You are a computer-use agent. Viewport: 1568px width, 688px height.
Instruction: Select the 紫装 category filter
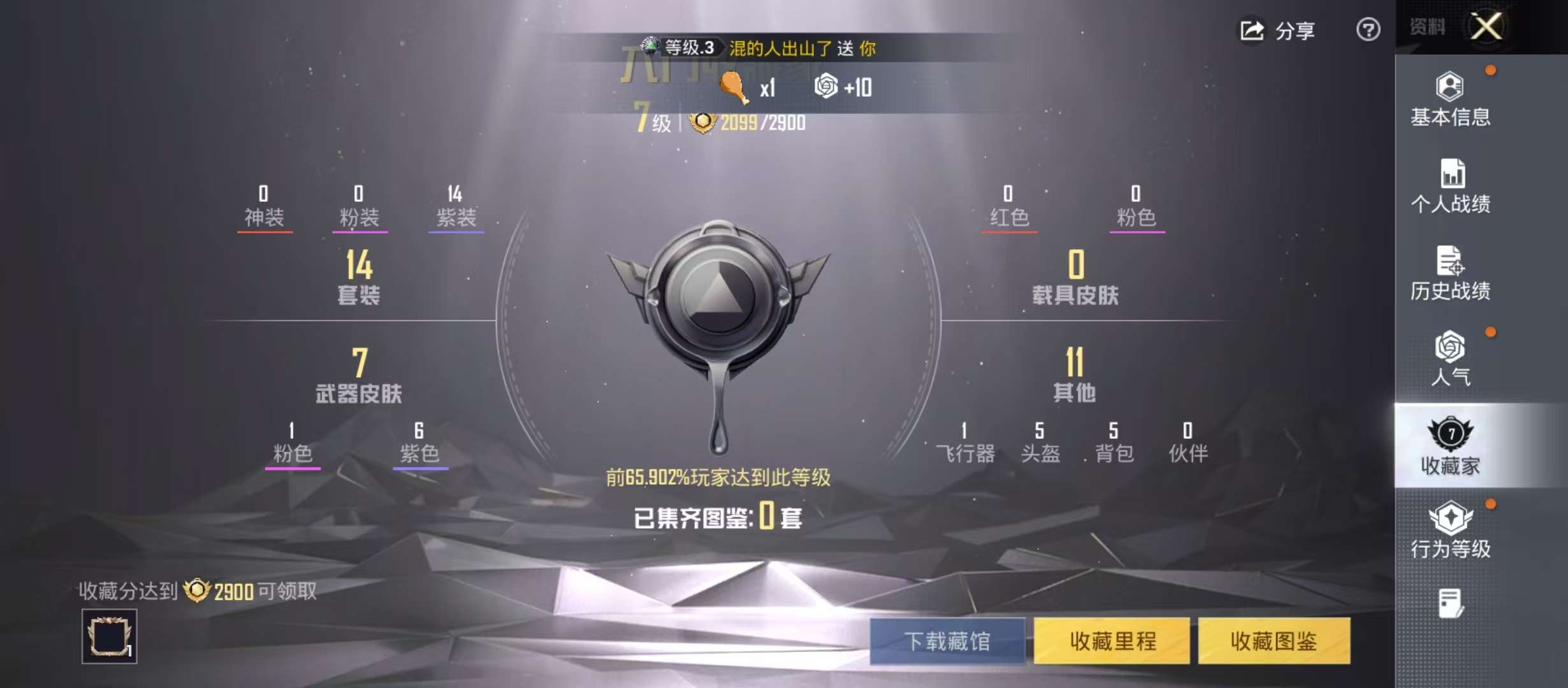pos(454,210)
